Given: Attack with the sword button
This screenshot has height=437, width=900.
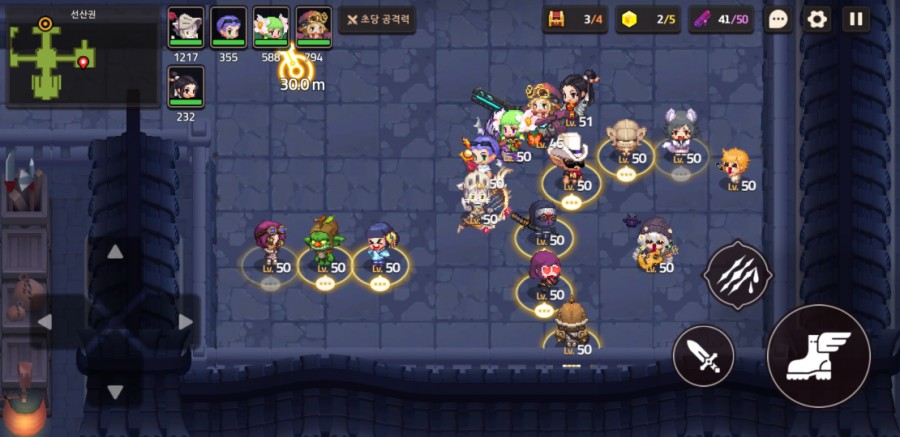Looking at the screenshot, I should [703, 355].
